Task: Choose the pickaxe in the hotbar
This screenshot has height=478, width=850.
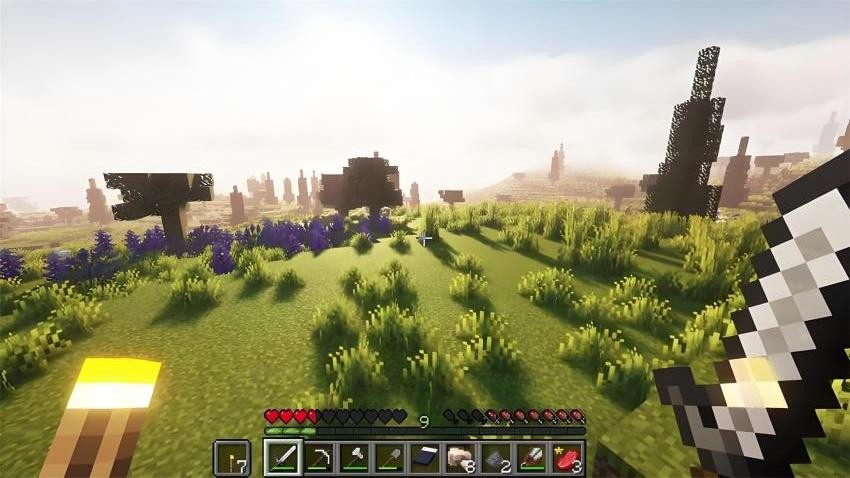Action: [319, 458]
